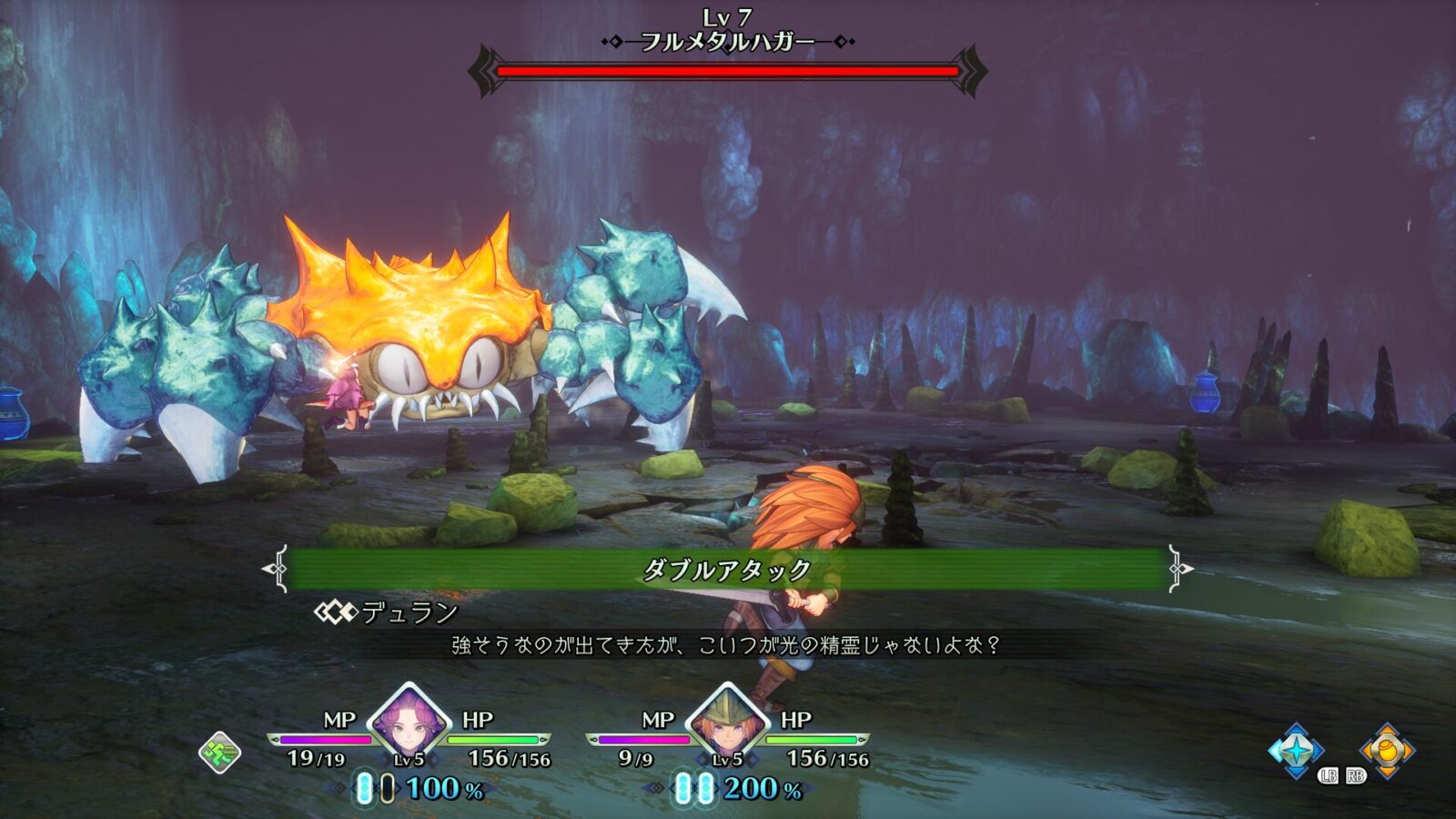
Task: Open the blue star shortcut ring
Action: coord(1296,751)
